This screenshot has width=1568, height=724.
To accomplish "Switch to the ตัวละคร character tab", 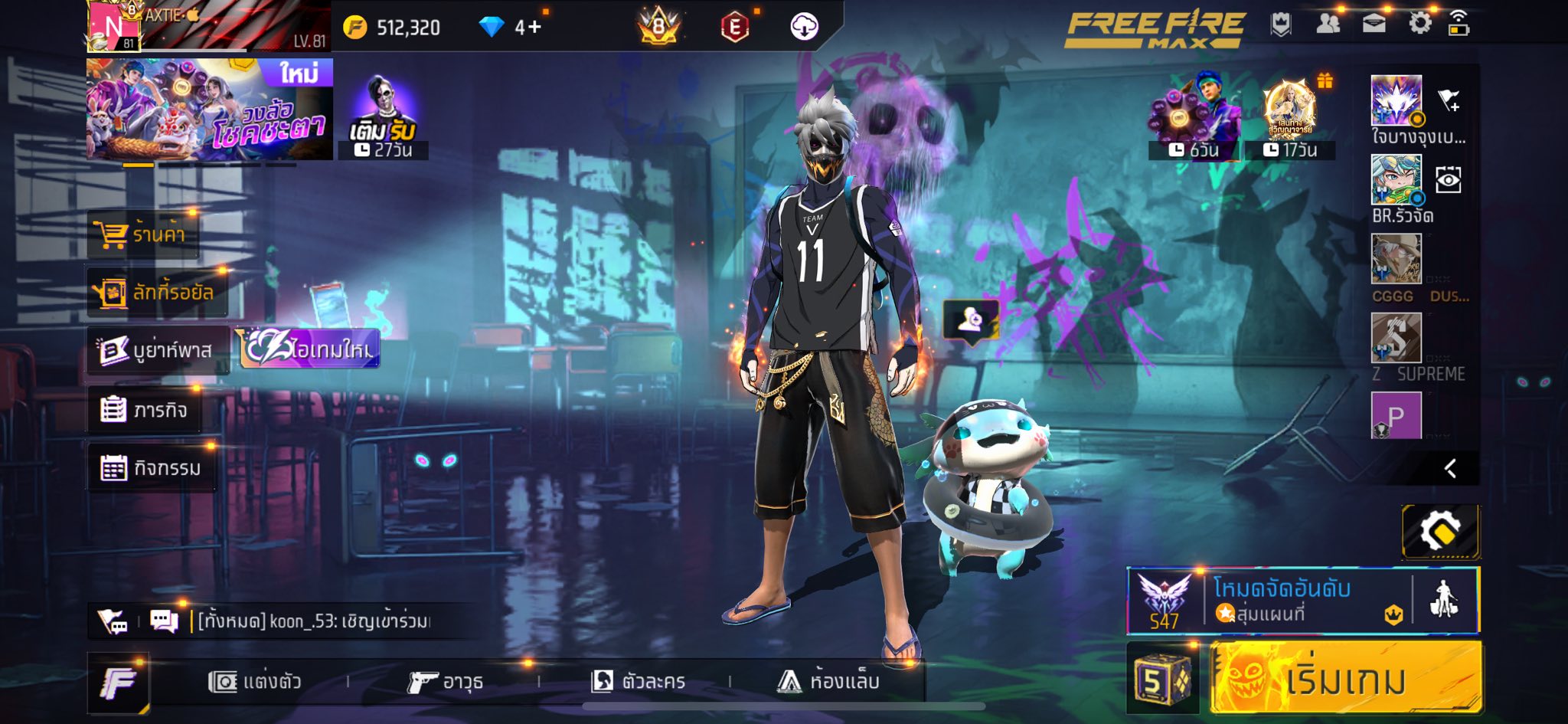I will [638, 681].
